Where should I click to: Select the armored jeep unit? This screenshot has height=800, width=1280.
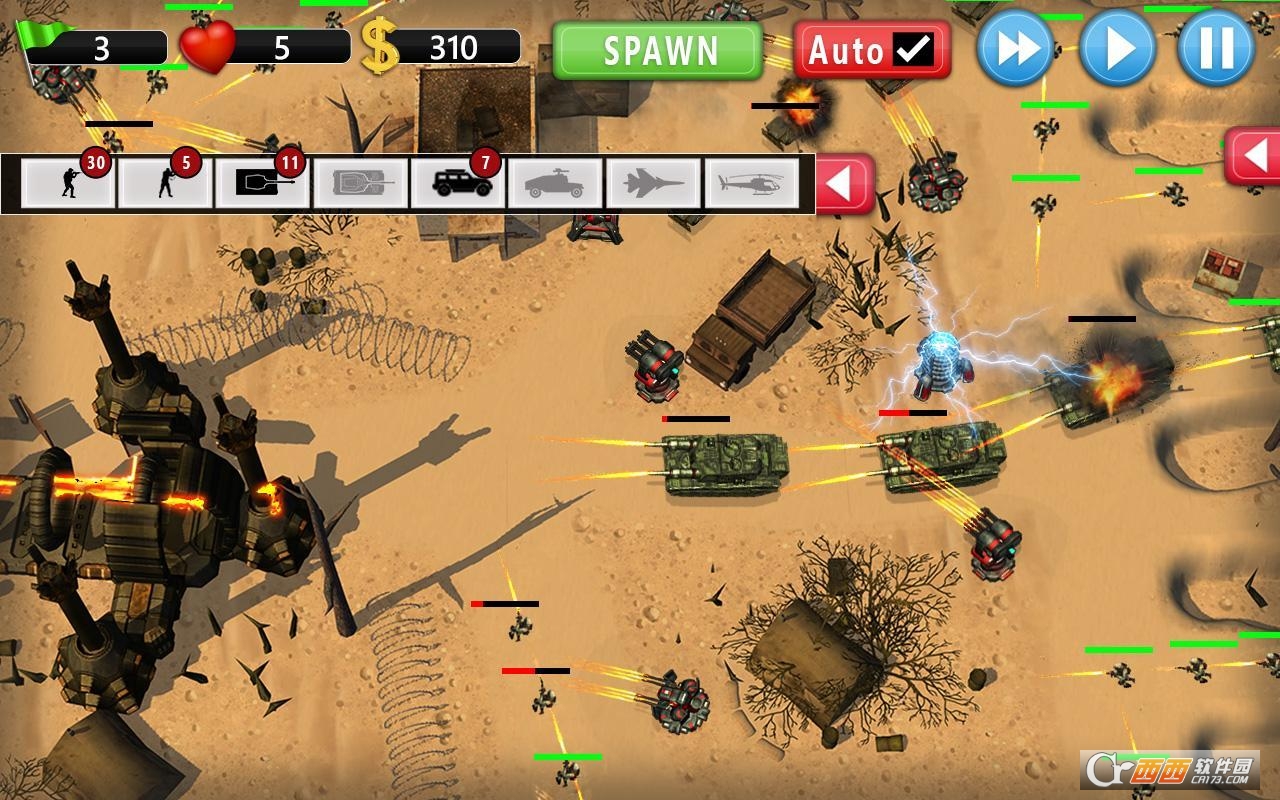pyautogui.click(x=458, y=183)
